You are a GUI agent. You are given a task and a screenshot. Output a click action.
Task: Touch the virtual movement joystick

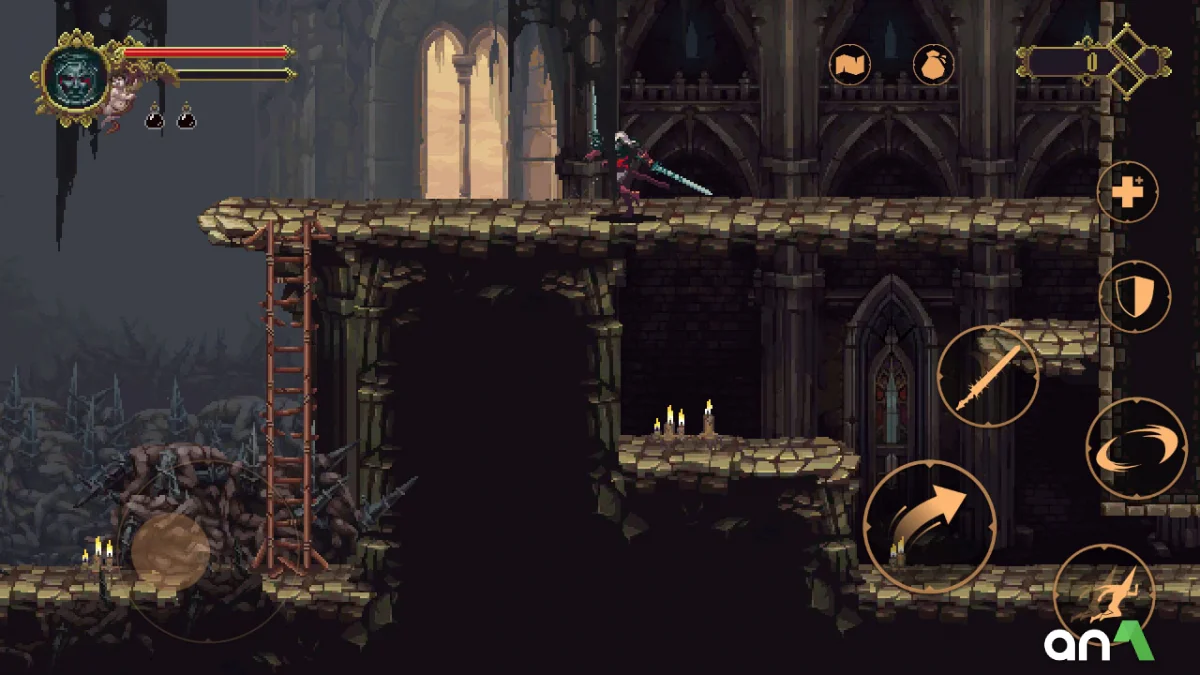(x=171, y=551)
